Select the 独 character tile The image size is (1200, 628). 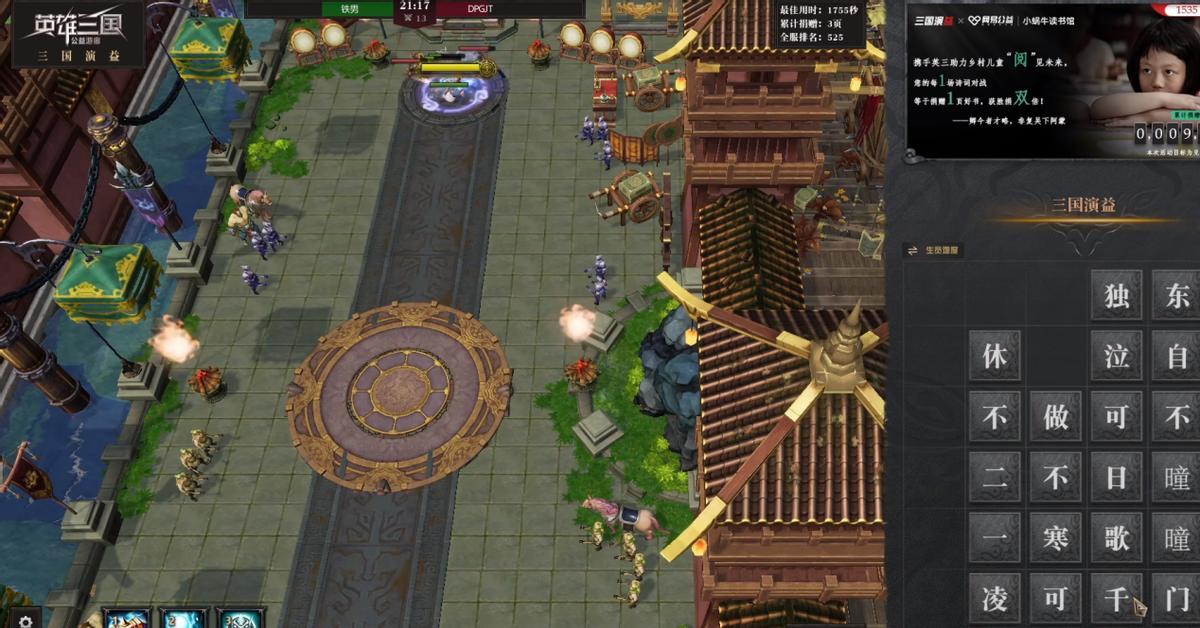[x=1116, y=296]
